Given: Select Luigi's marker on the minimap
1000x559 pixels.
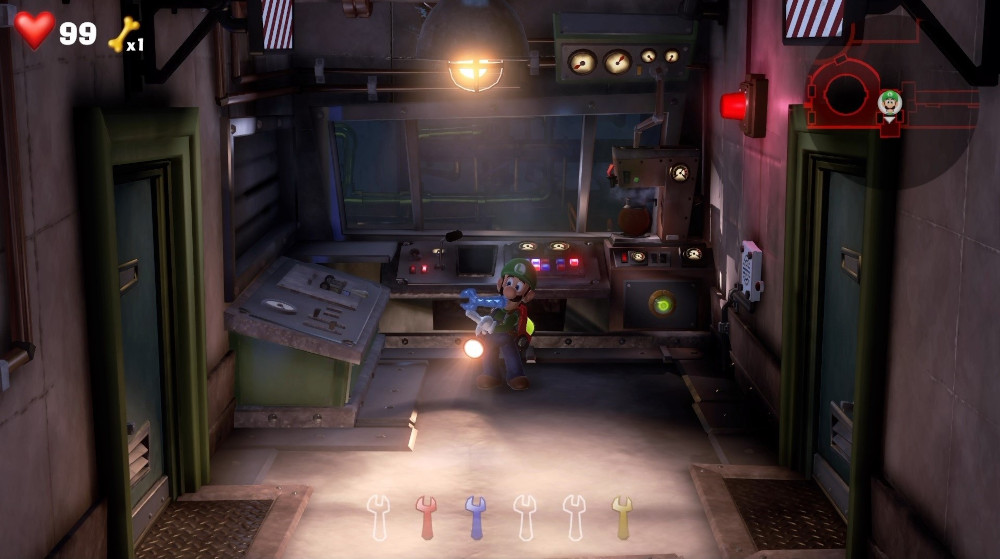Looking at the screenshot, I should (889, 103).
